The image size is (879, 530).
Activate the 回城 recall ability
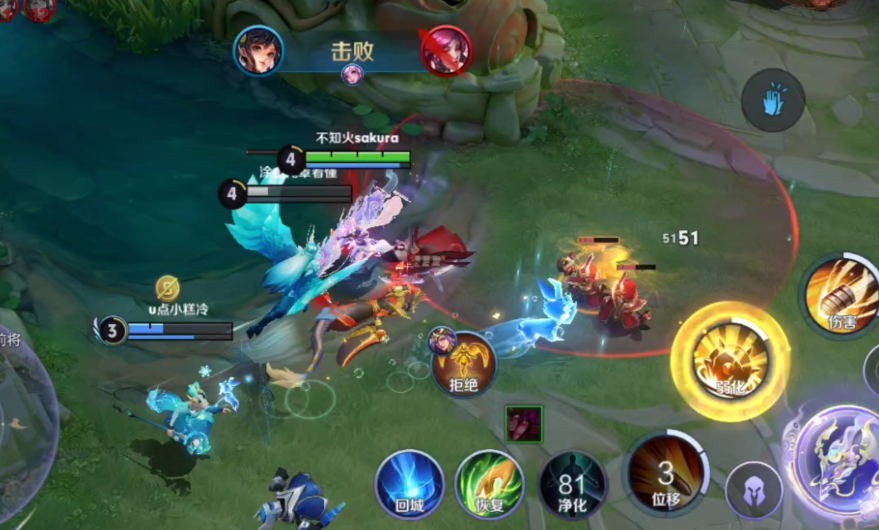[409, 484]
